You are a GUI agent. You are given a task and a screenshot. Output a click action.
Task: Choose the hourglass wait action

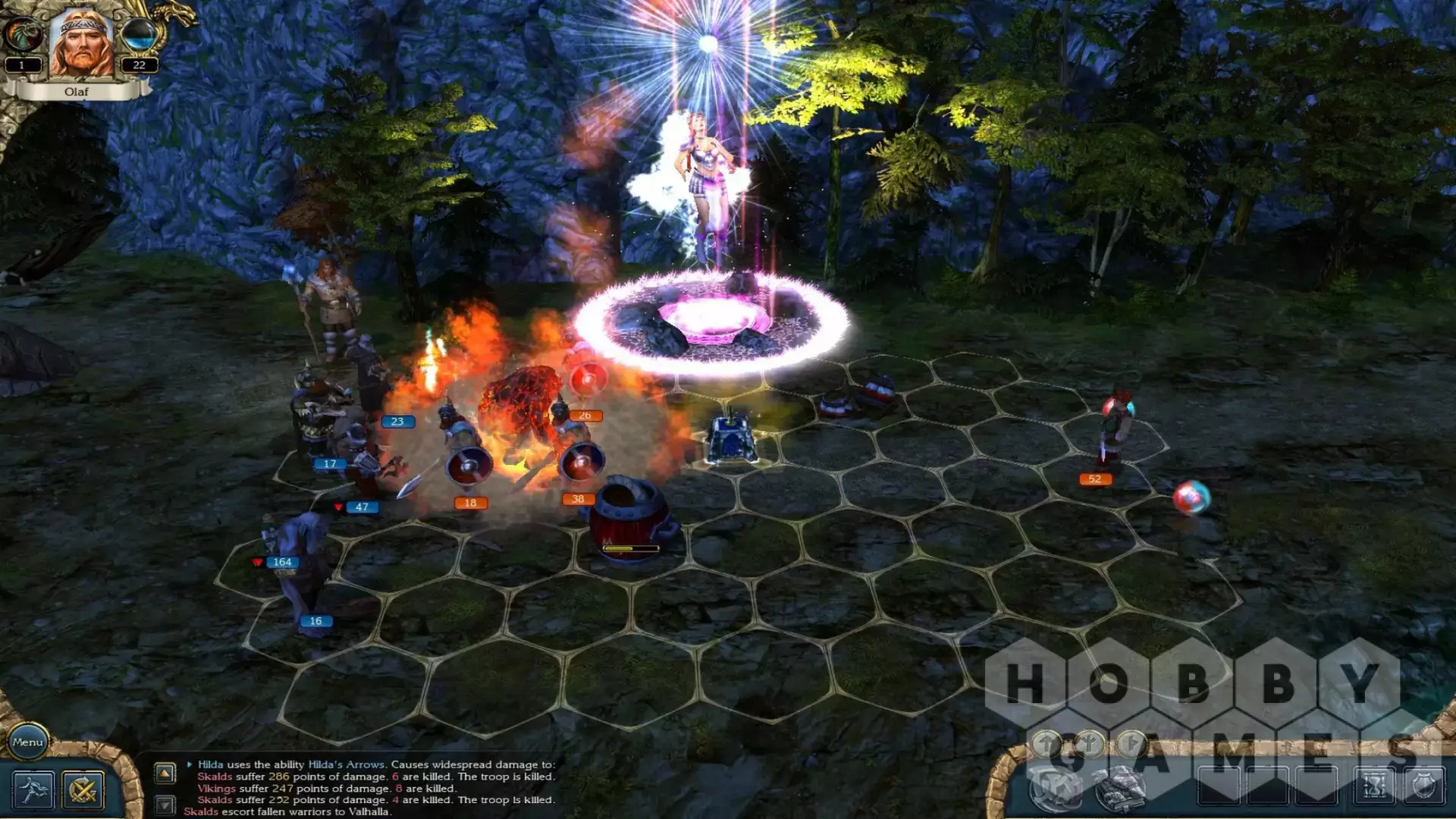[1375, 787]
